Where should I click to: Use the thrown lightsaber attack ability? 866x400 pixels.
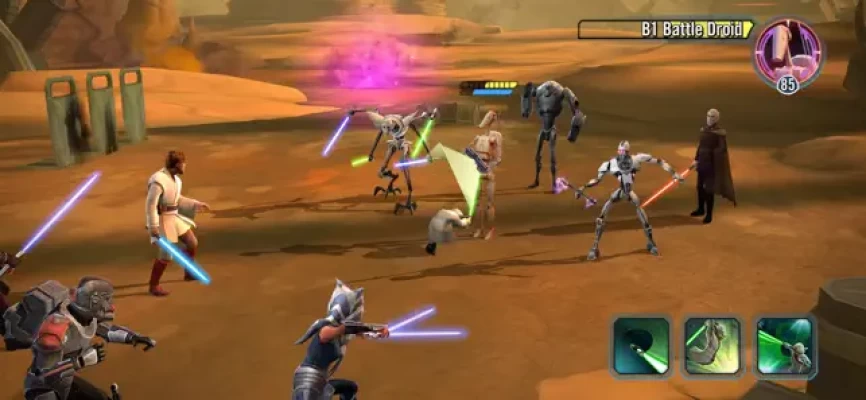641,346
